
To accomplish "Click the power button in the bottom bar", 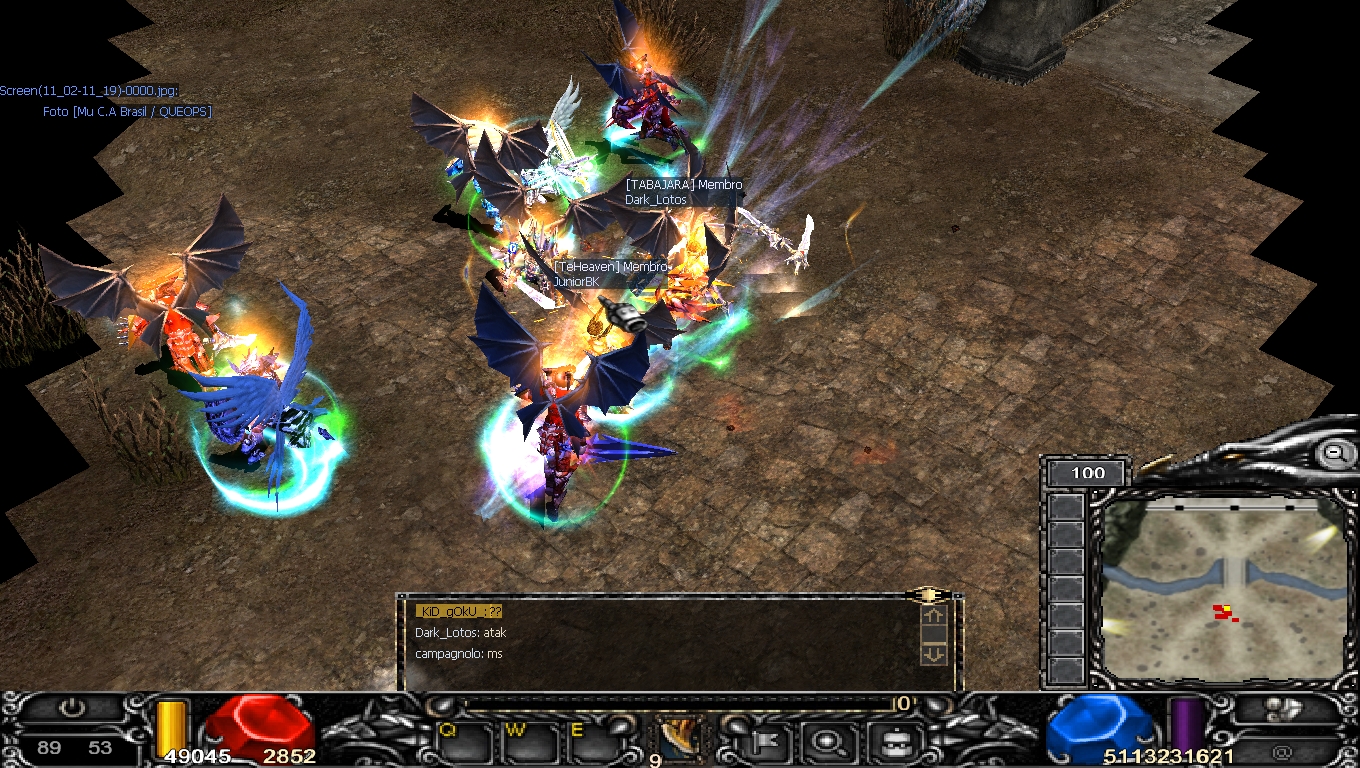I will 72,709.
